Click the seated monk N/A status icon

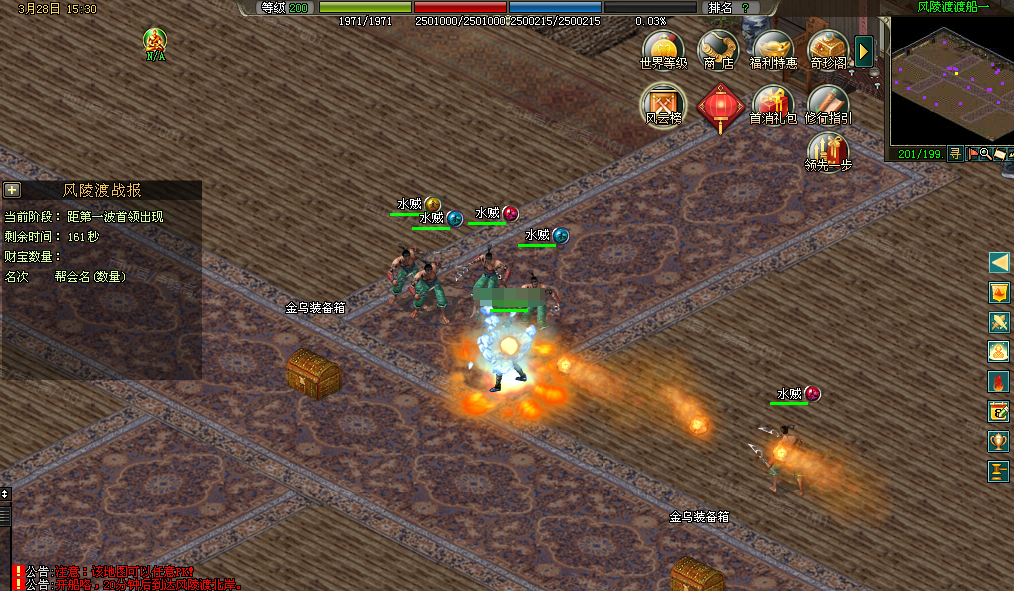tap(155, 42)
